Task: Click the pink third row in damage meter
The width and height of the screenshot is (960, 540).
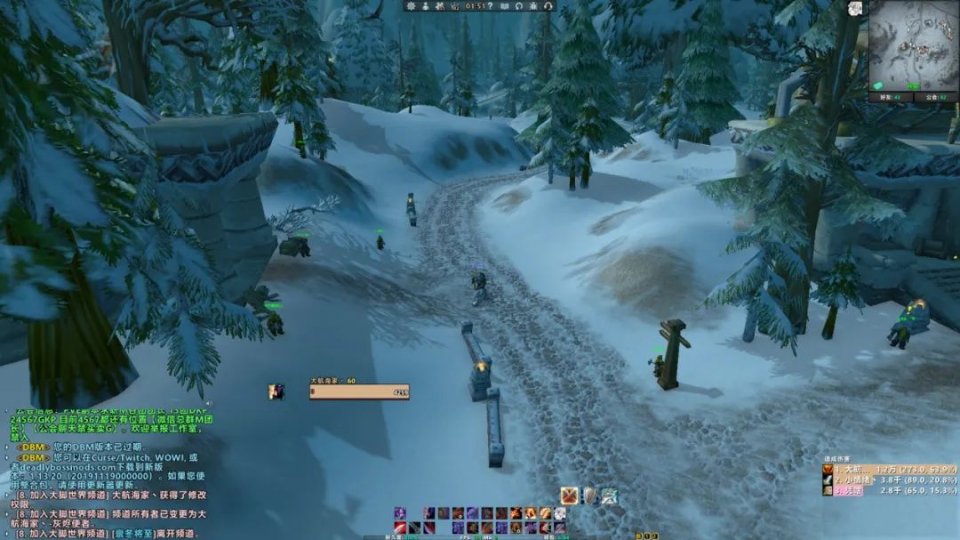Action: pyautogui.click(x=886, y=490)
